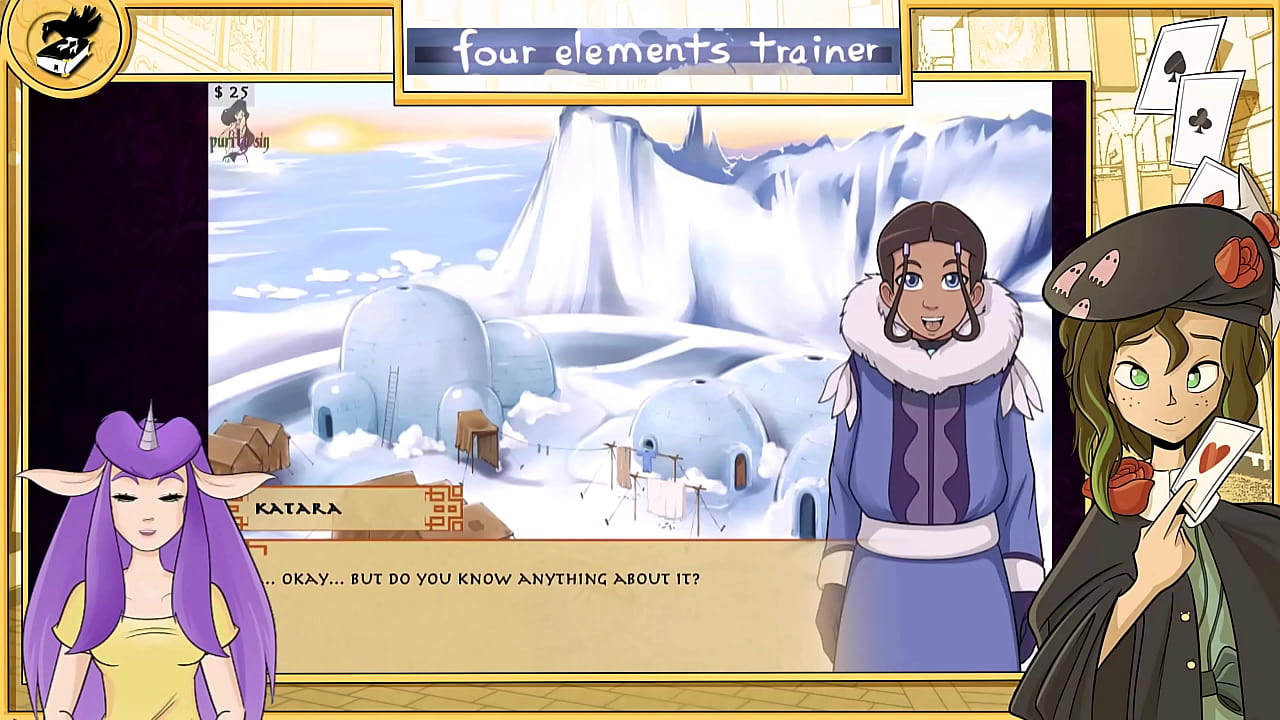Open the Katara character nameplate

[x=298, y=510]
